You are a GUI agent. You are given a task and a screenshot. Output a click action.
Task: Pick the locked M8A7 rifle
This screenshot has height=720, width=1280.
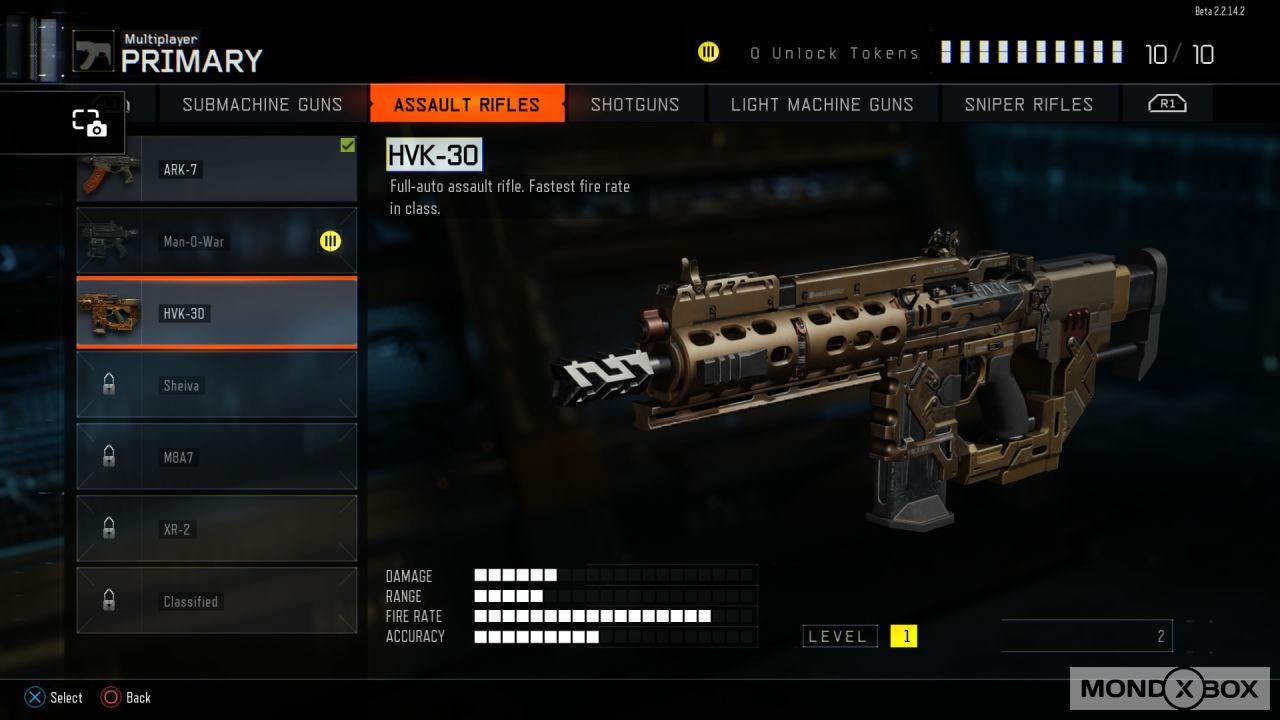[217, 457]
